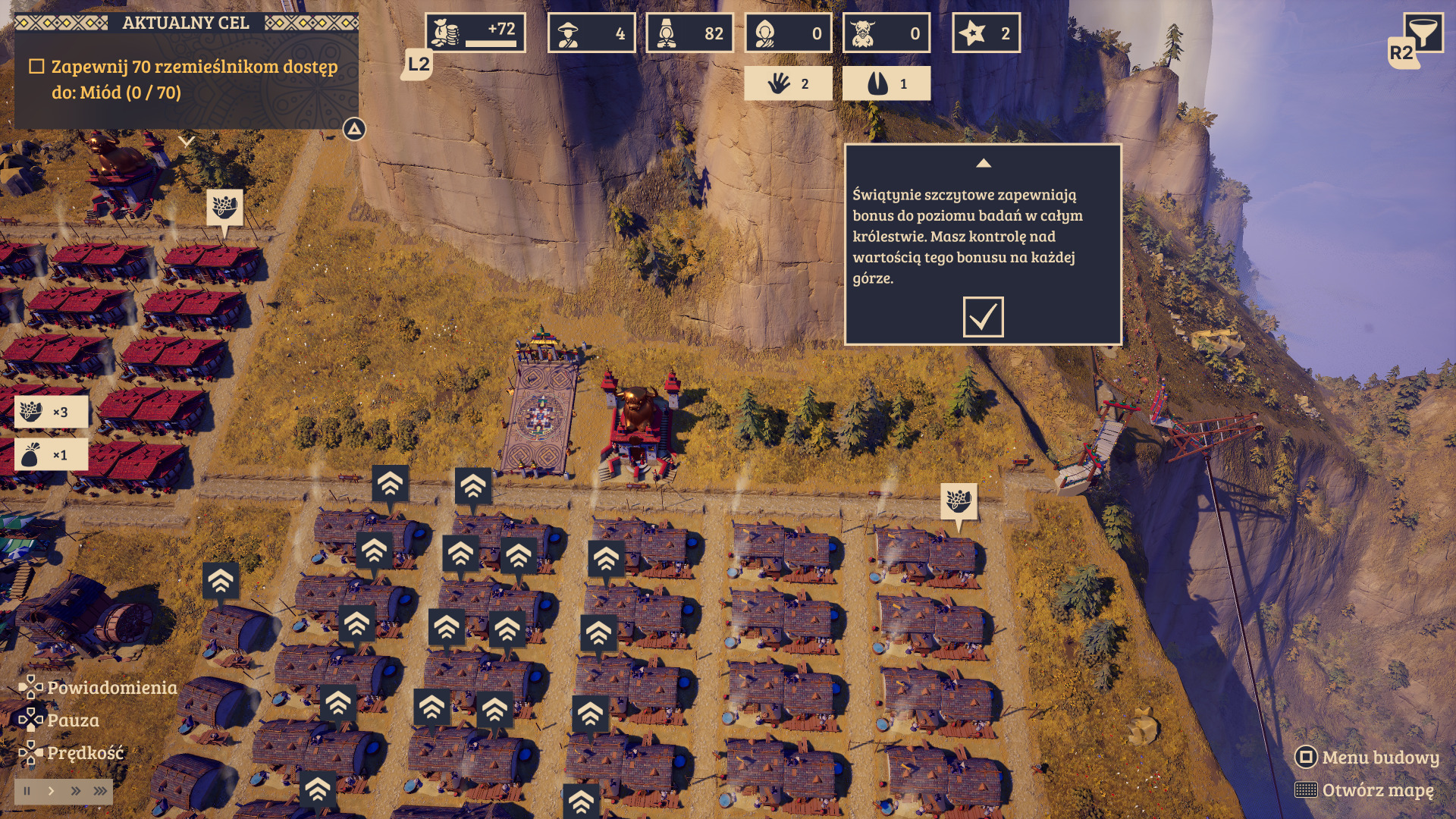The height and width of the screenshot is (819, 1456).
Task: Confirm the tutorial tip with the checkmark button
Action: 983,316
